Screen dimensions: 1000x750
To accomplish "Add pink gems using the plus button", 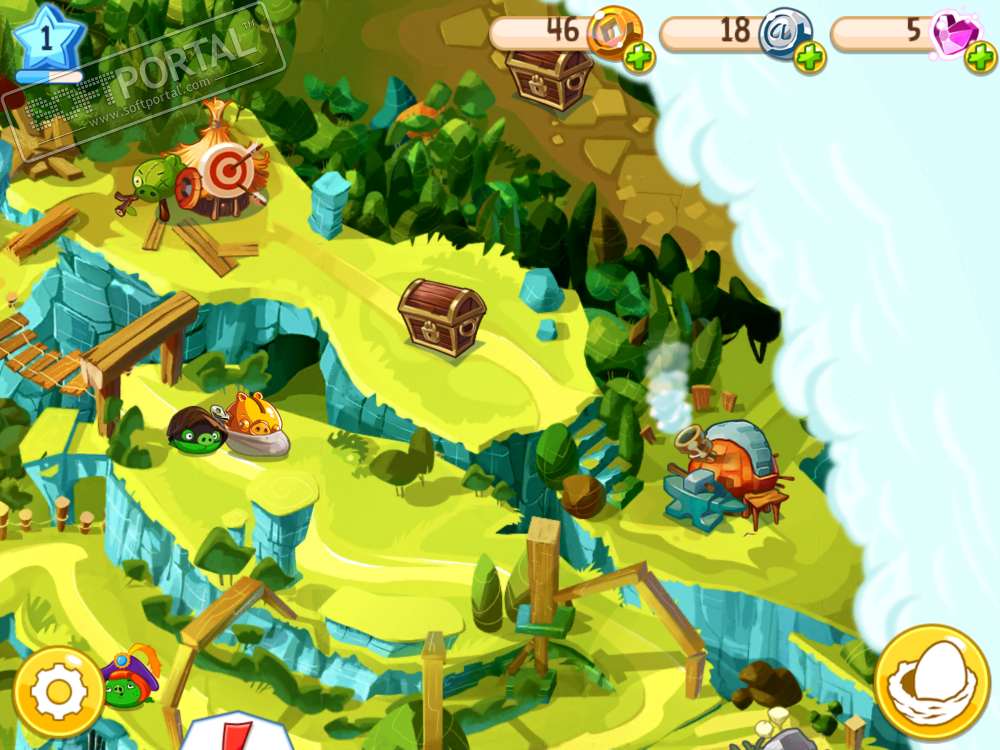I will [980, 58].
